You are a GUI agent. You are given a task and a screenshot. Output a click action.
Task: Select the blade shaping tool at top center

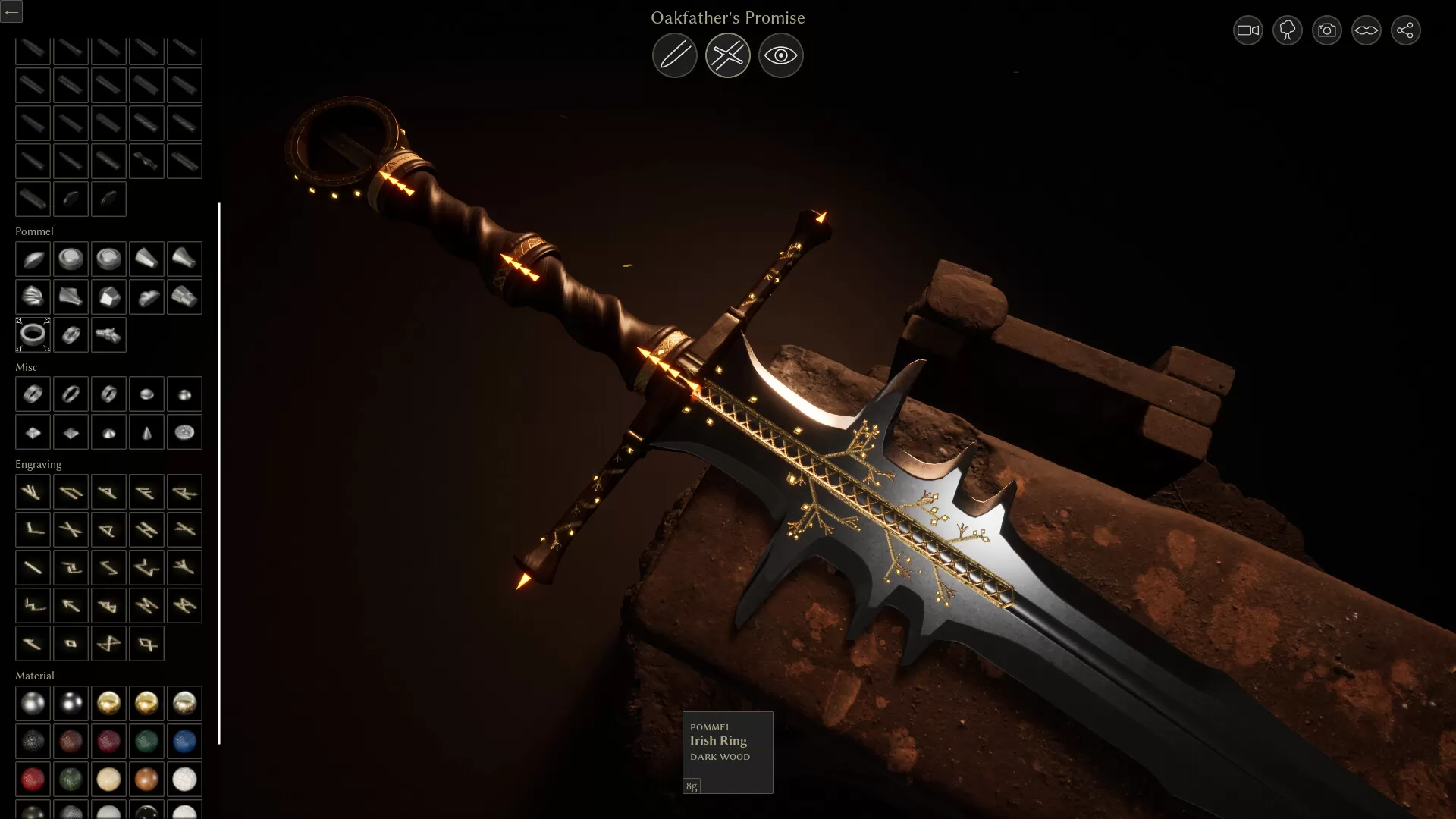coord(675,55)
